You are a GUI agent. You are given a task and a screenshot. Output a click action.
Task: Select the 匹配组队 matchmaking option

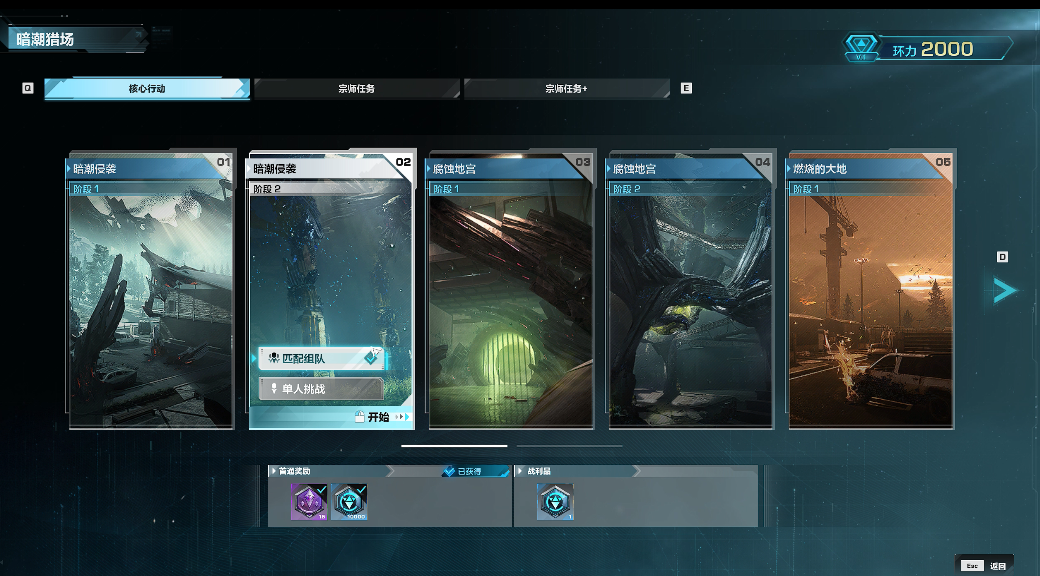pos(320,358)
